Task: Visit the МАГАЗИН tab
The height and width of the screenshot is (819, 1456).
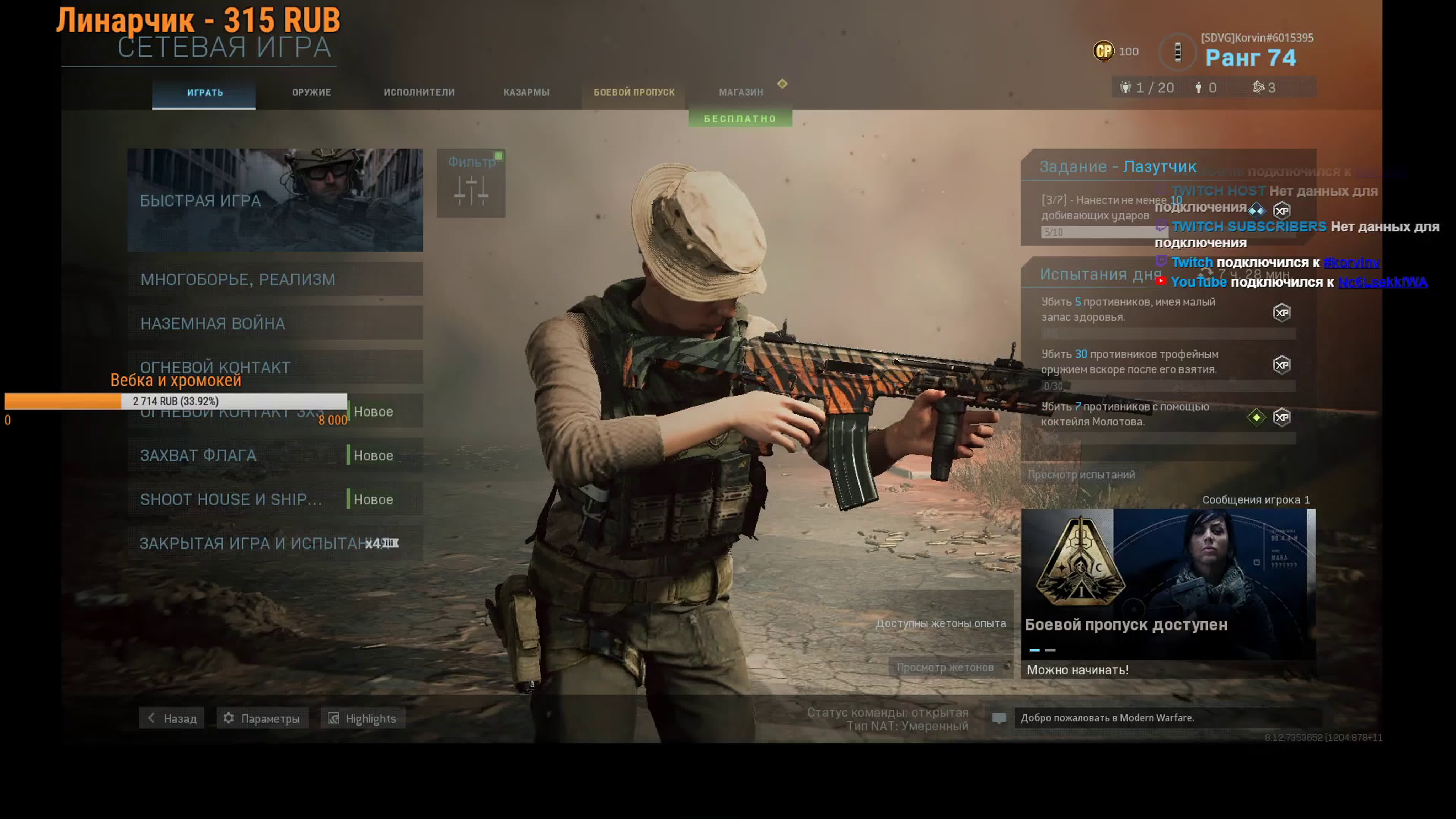Action: pos(740,93)
